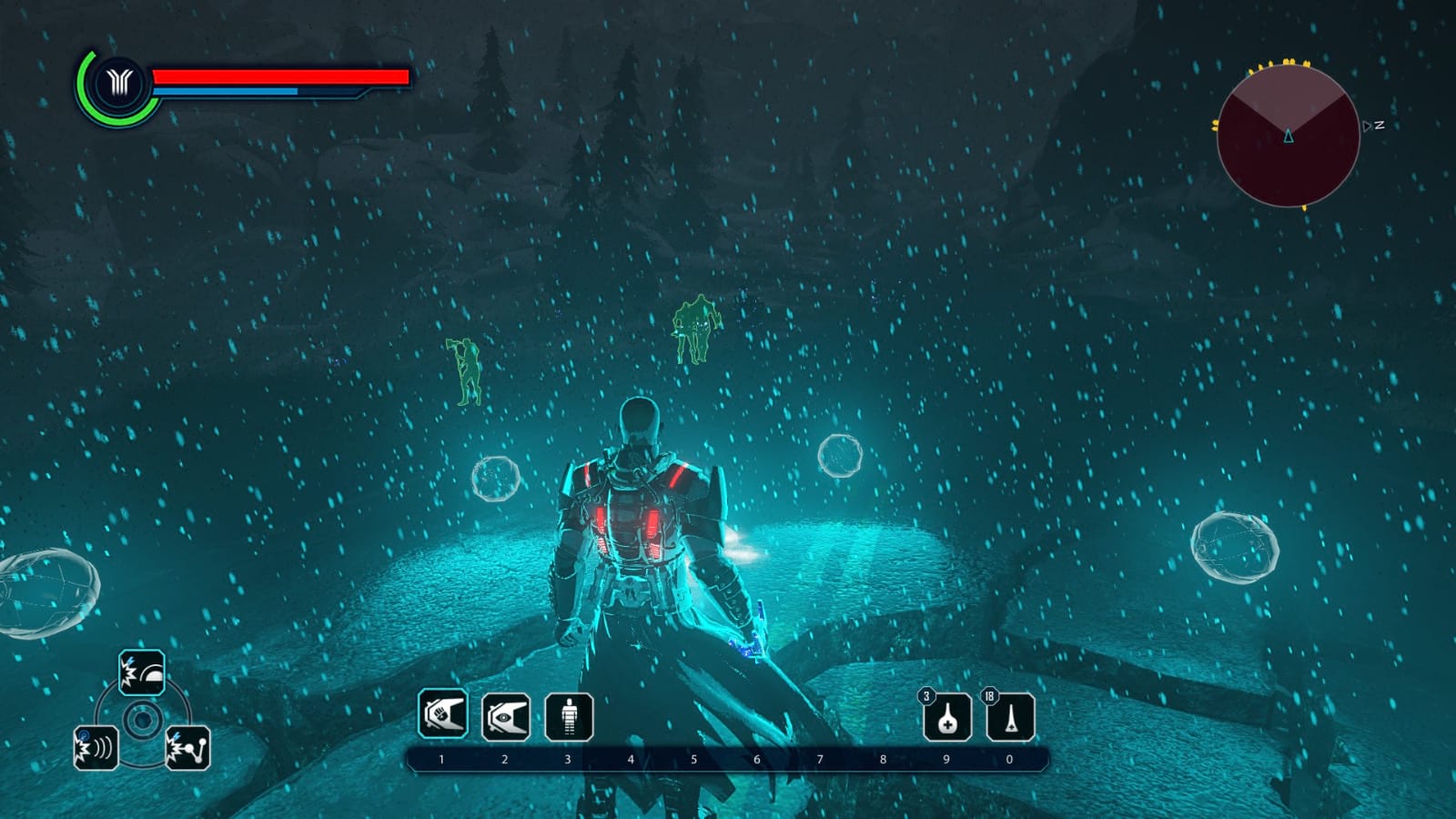Select the green humanoid enemy outline on the left

coord(466,369)
